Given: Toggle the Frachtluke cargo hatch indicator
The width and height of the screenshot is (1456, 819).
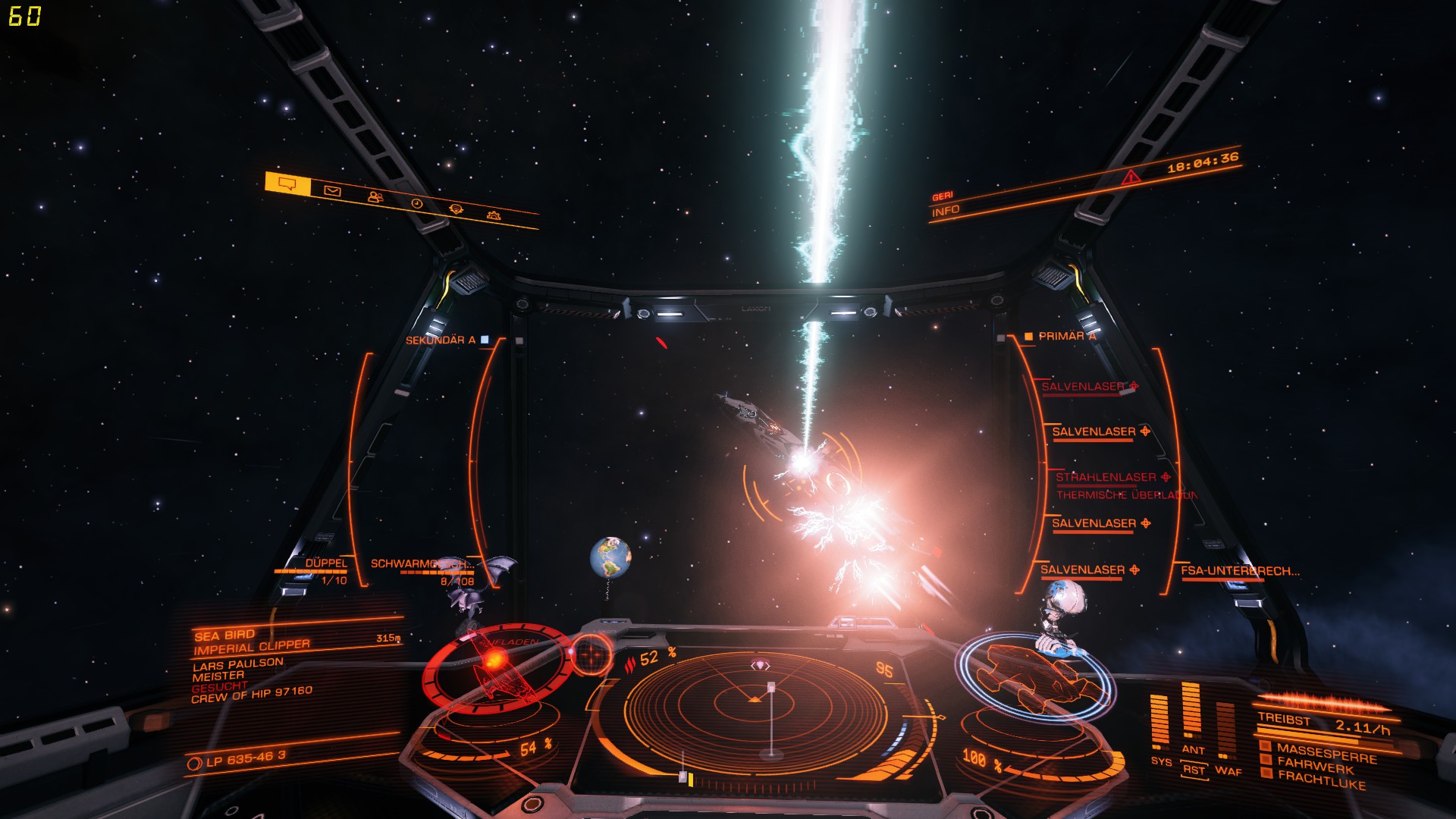Looking at the screenshot, I should click(1319, 779).
